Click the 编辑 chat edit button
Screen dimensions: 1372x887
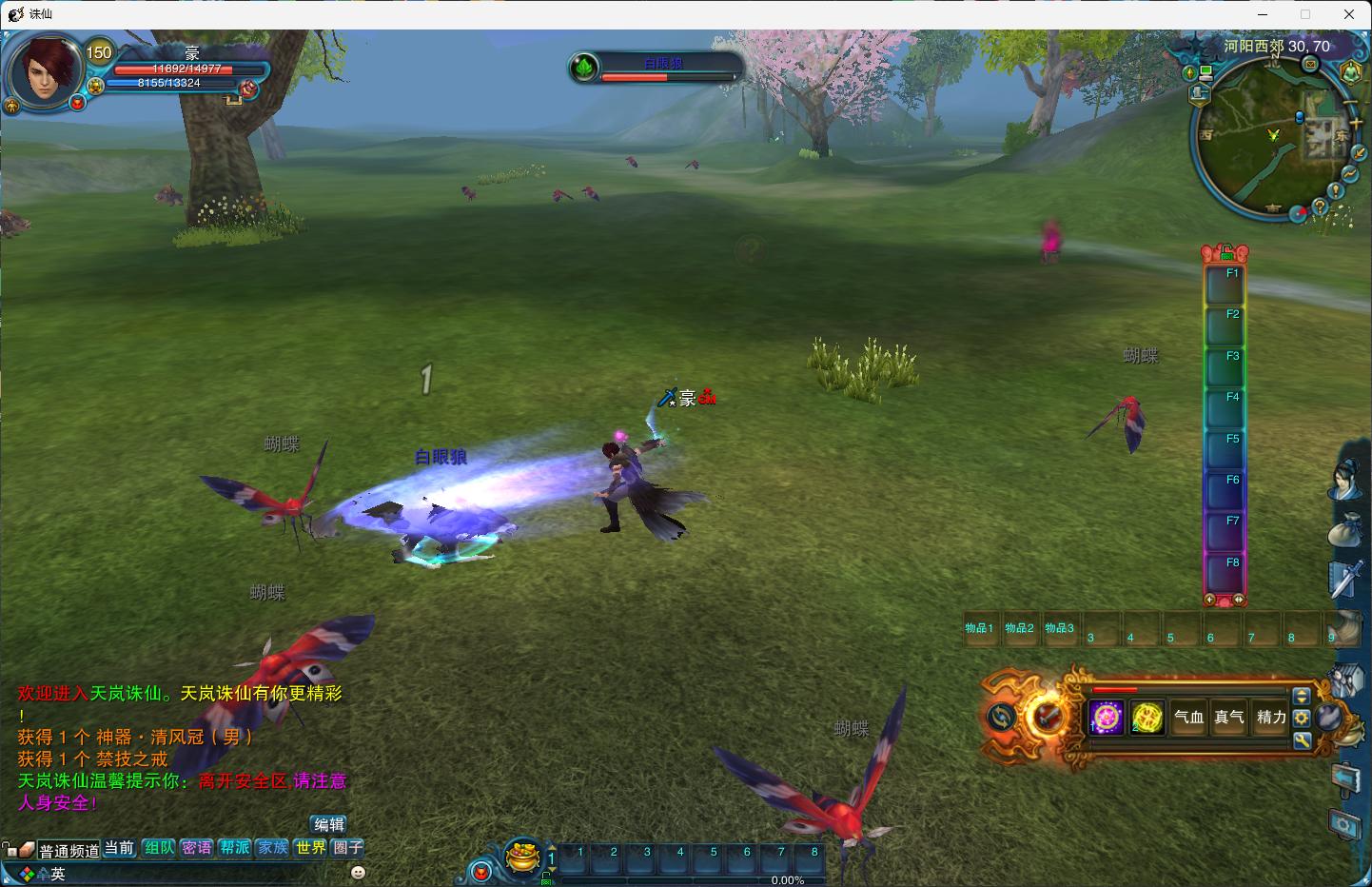pos(329,824)
